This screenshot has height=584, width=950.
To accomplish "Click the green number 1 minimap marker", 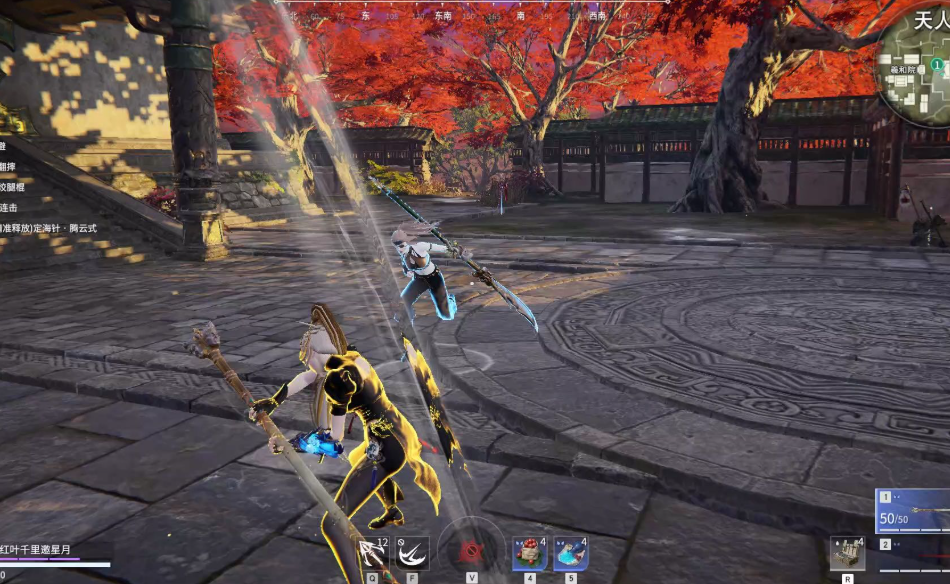I will [937, 64].
